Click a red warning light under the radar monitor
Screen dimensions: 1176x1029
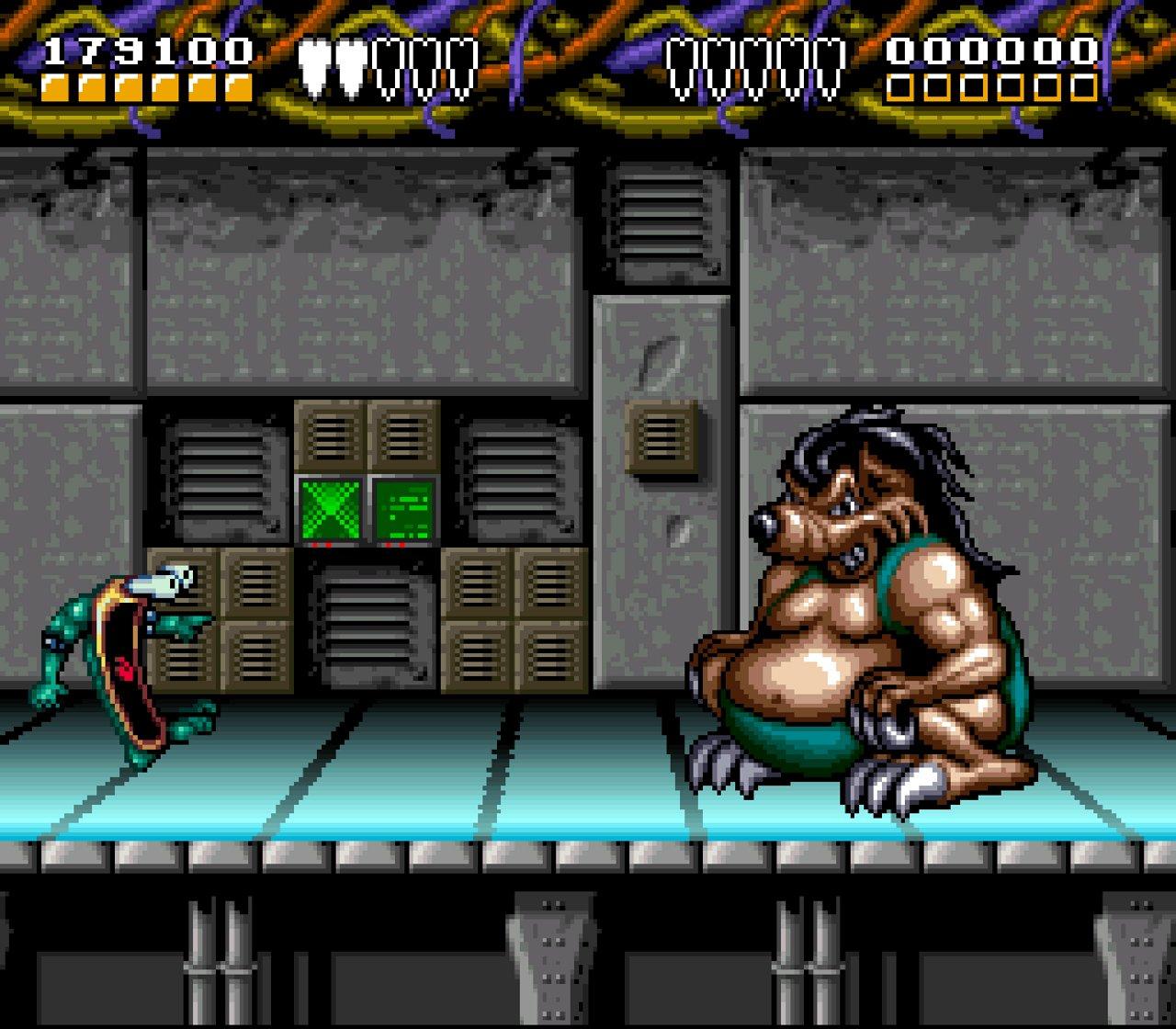click(316, 545)
